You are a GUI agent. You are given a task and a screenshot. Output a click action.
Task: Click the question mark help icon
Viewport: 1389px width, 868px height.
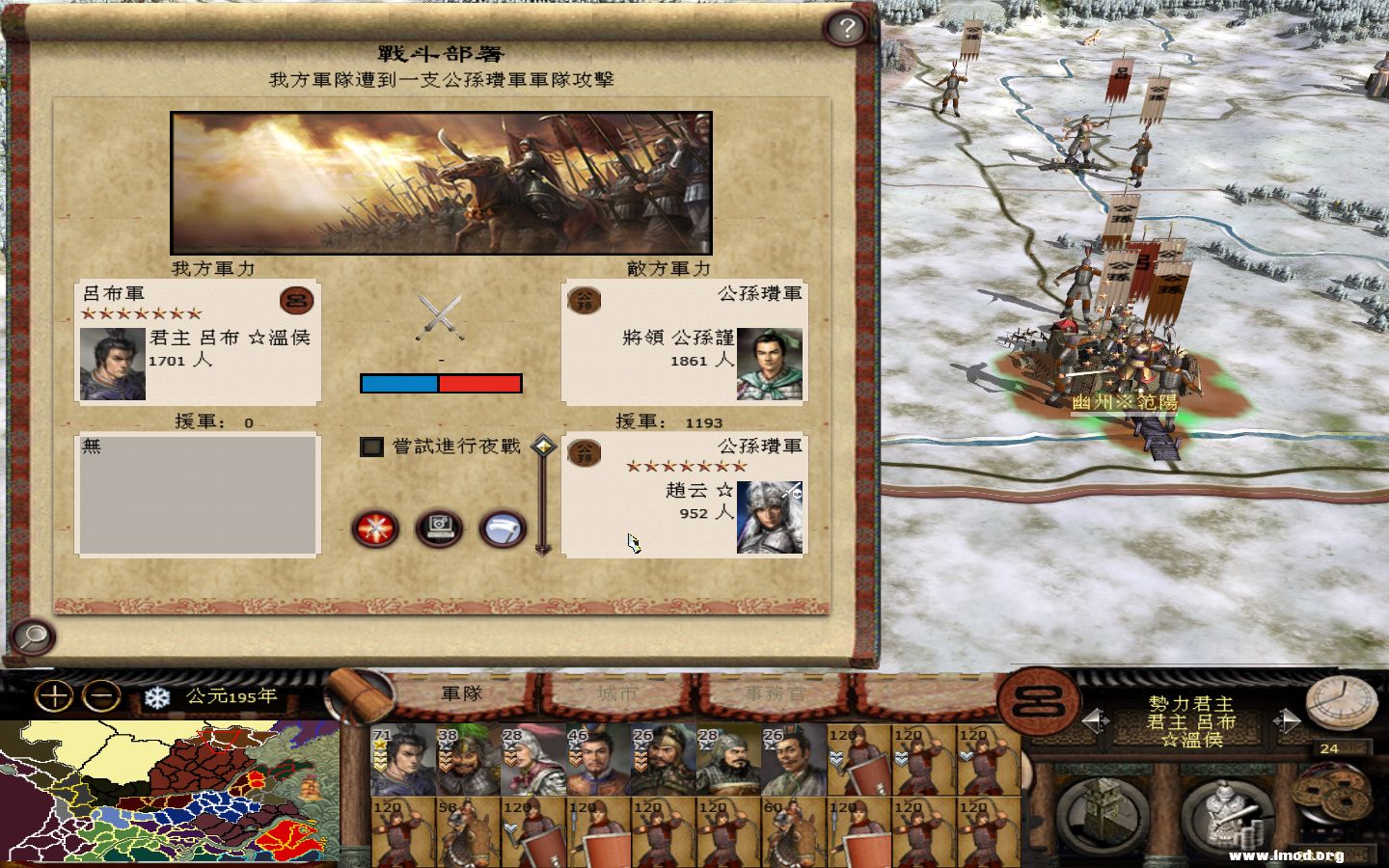847,28
